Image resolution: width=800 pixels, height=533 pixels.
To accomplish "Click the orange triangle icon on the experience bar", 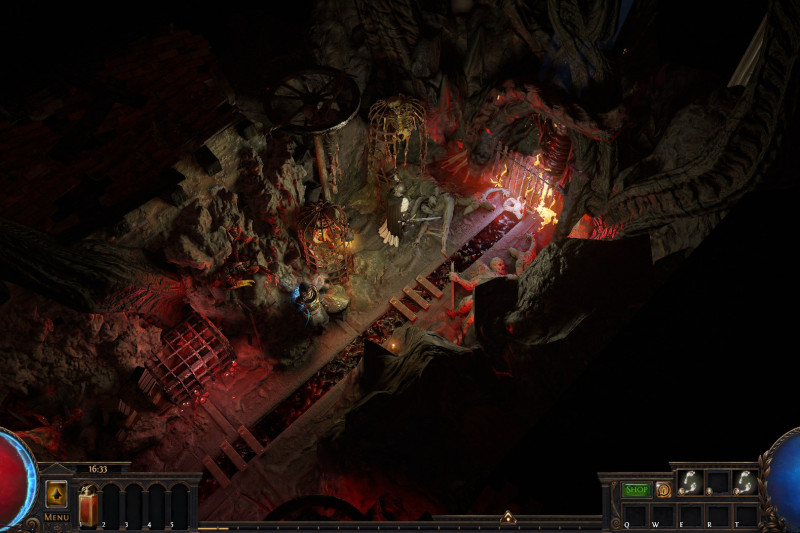I will (x=507, y=517).
